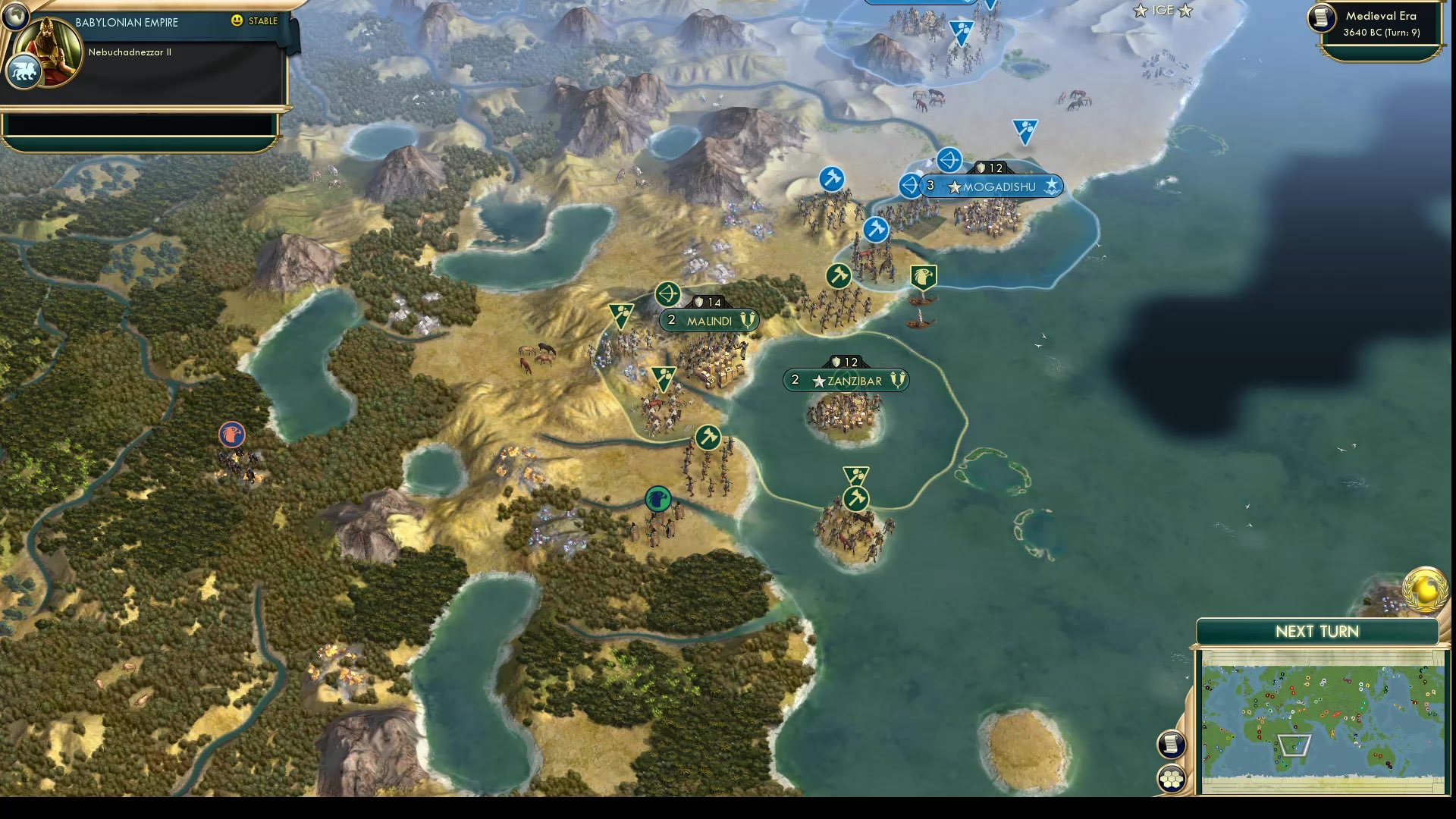
Task: Click the star icon on the Zanzibar banner
Action: (x=819, y=381)
